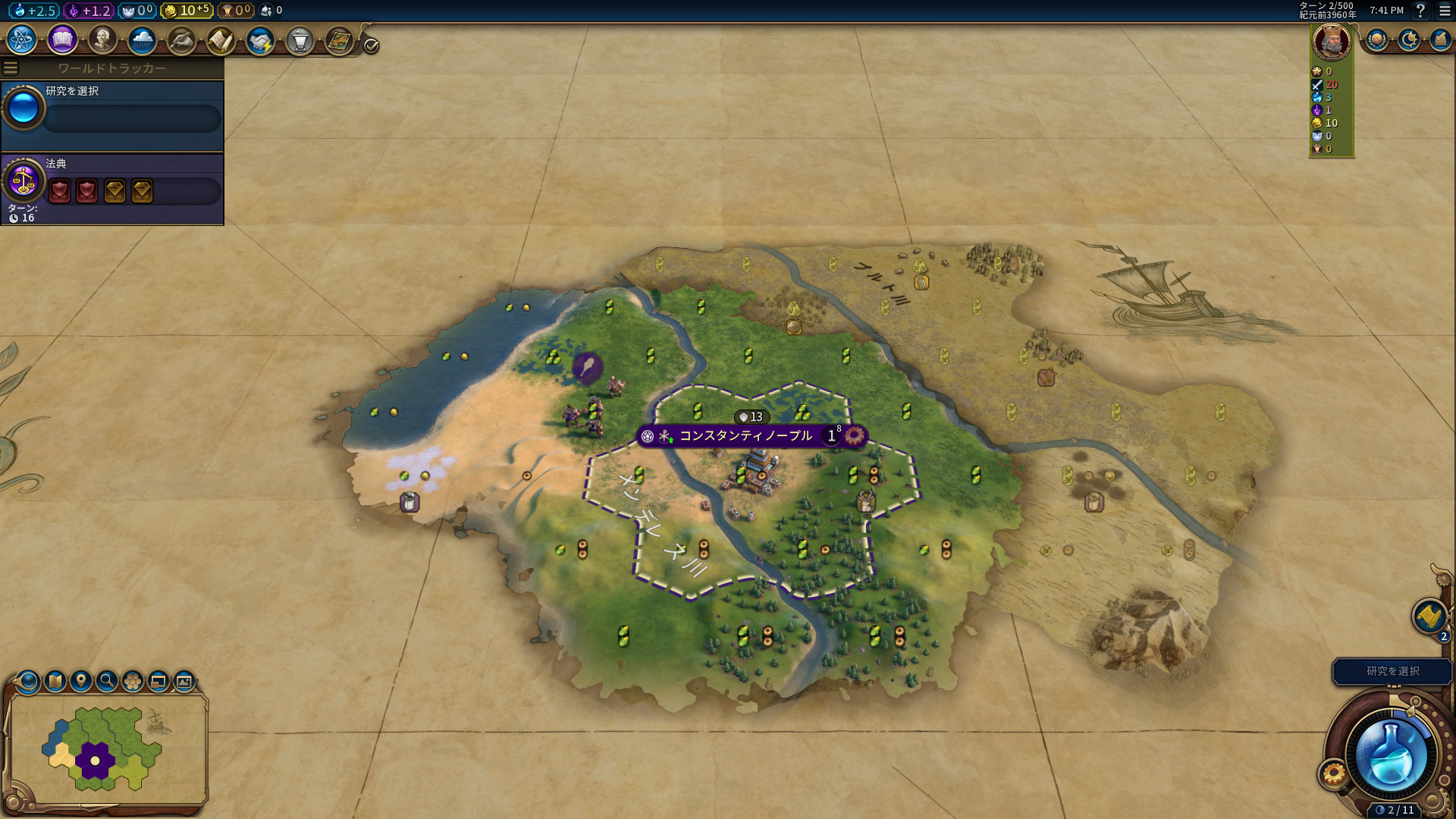Open the podium icon in top toolbar
This screenshot has height=819, width=1456.
pyautogui.click(x=300, y=40)
